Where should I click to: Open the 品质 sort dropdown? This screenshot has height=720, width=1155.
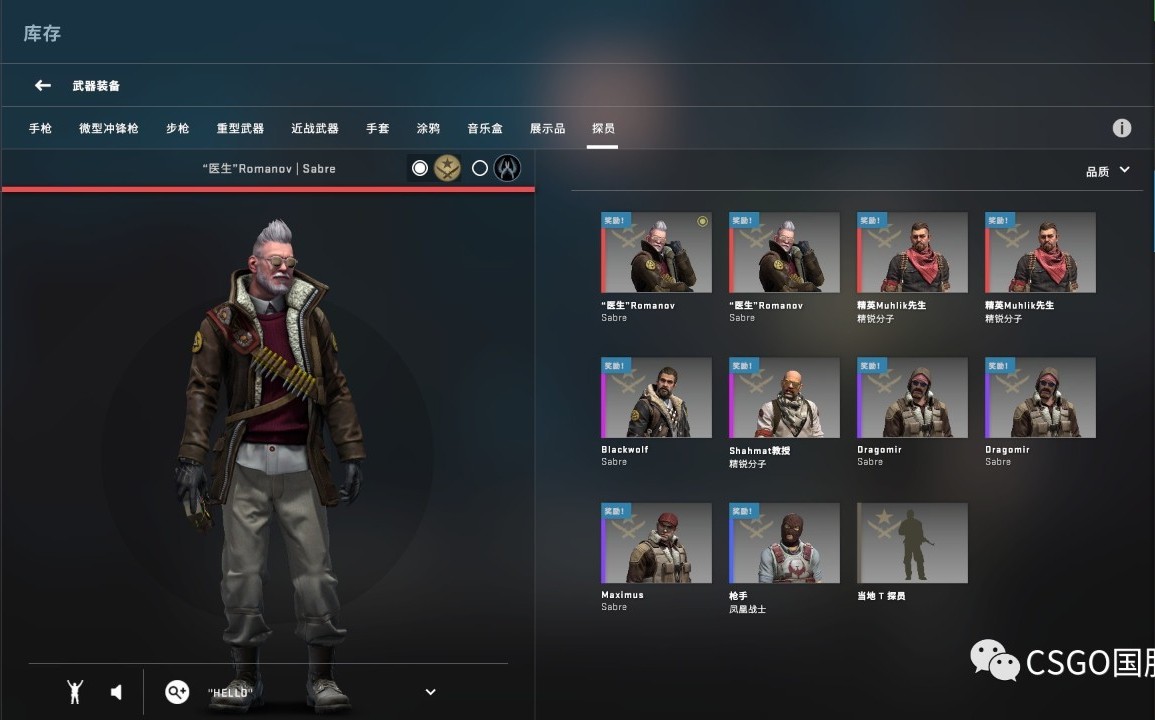point(1108,171)
